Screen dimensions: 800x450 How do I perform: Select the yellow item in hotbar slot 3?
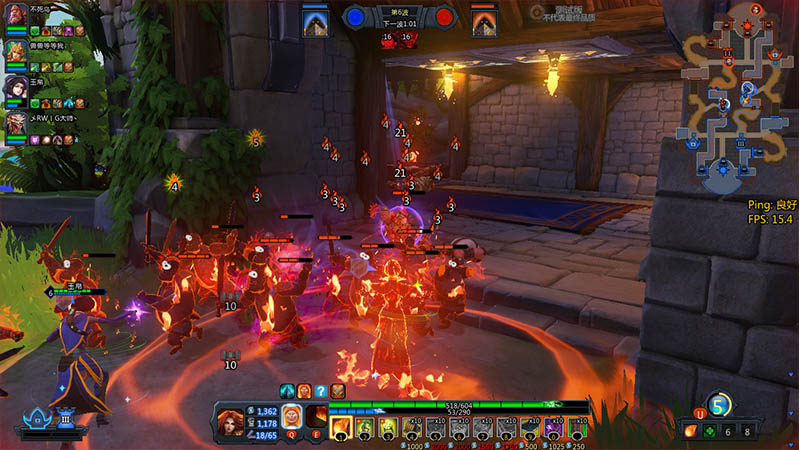388,428
